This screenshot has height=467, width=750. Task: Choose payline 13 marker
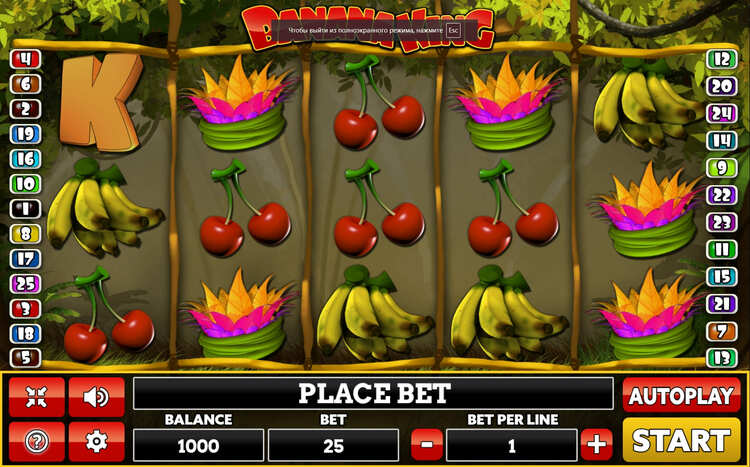(721, 357)
